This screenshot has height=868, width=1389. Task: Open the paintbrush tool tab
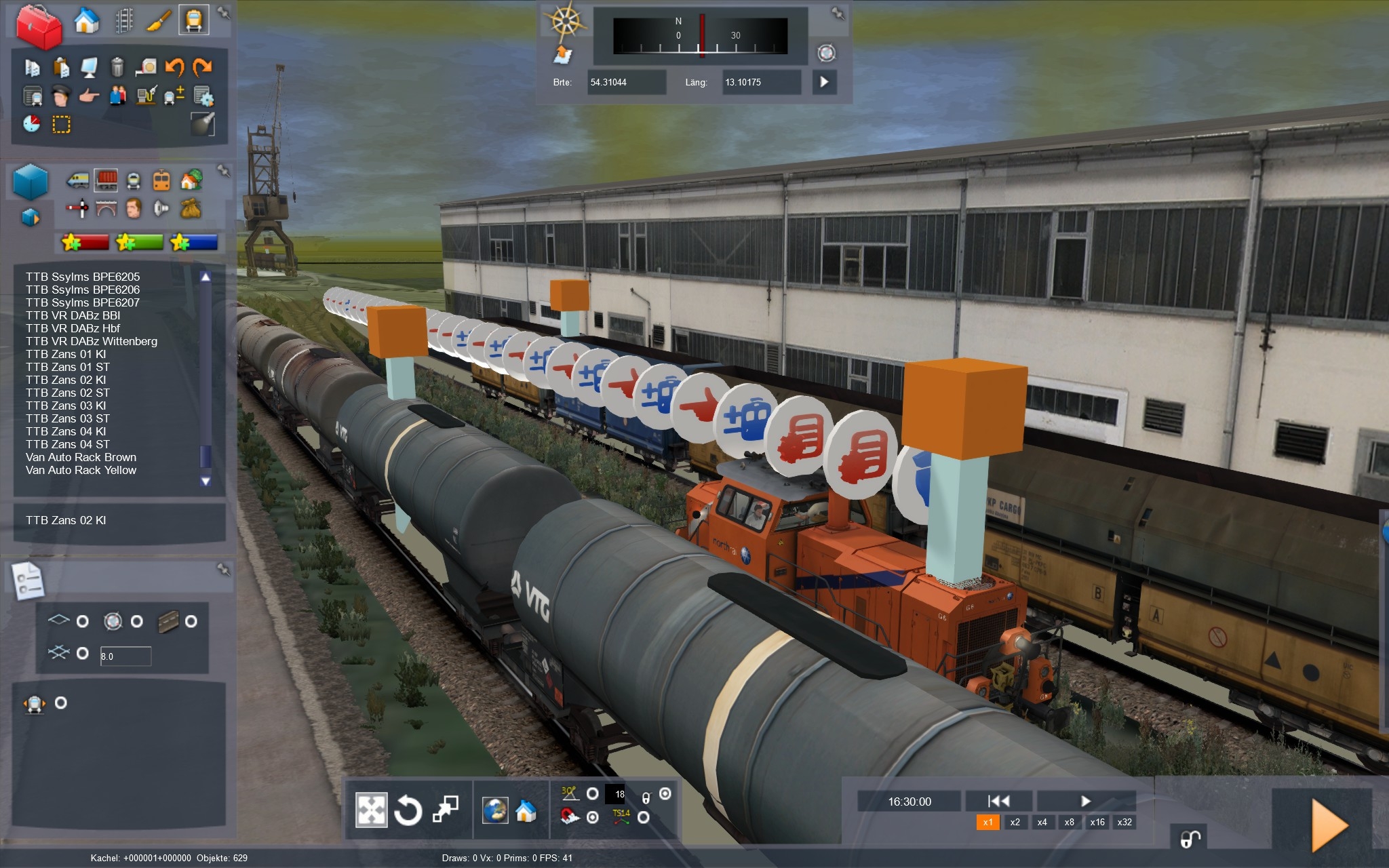pyautogui.click(x=158, y=21)
